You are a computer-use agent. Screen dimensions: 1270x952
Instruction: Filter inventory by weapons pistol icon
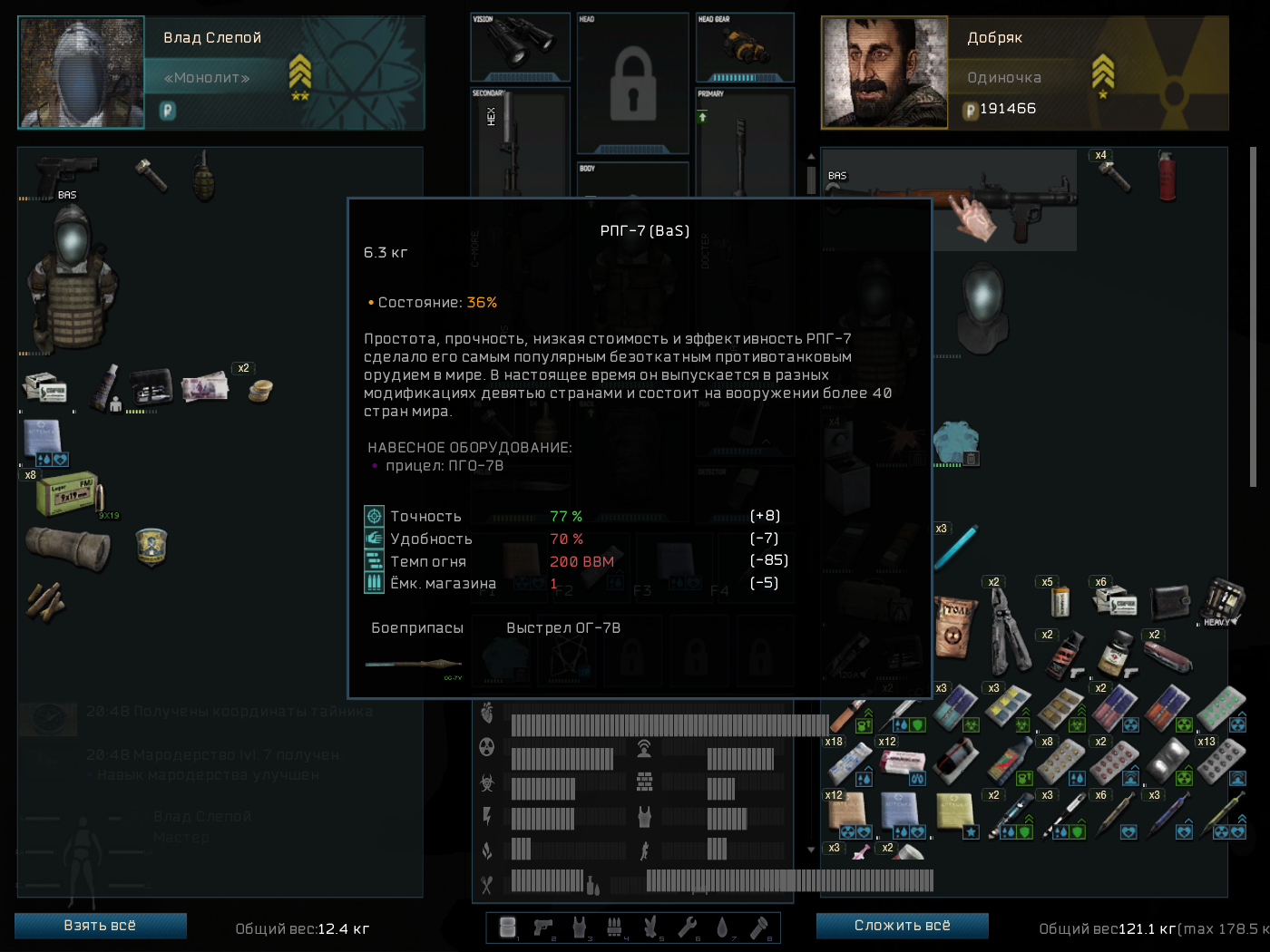pos(543,927)
